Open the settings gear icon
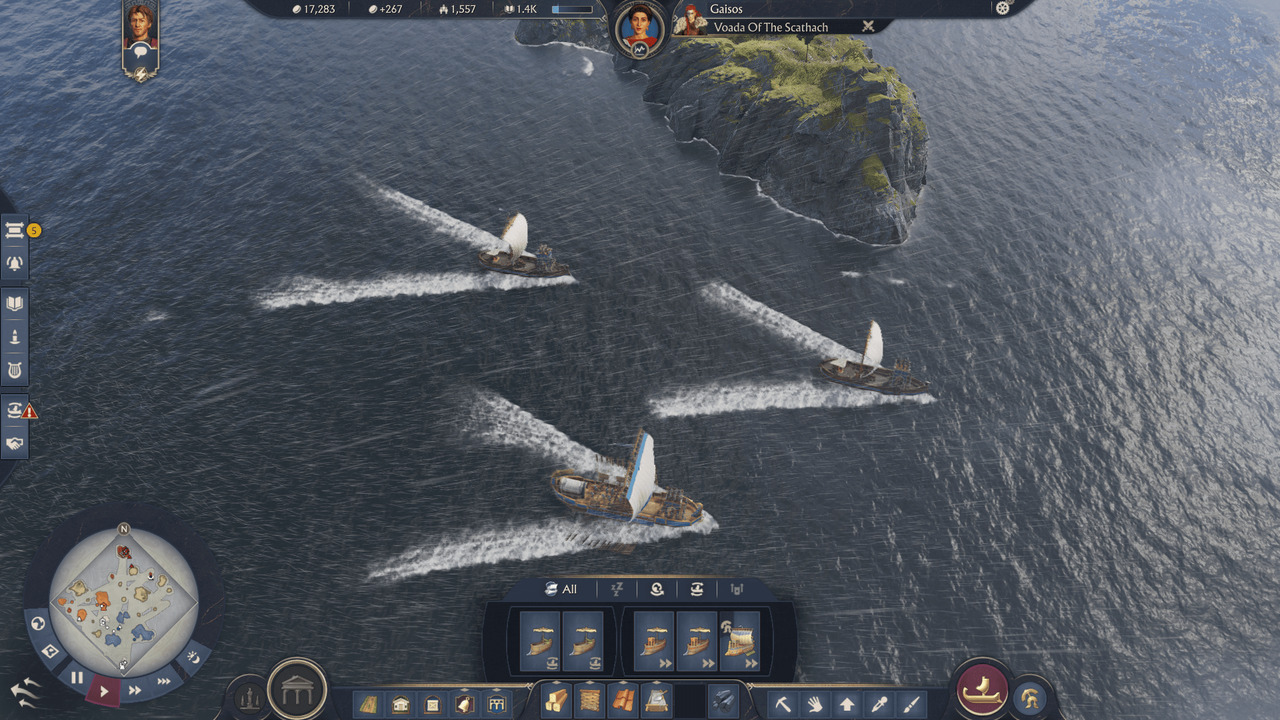Screen dimensions: 1280x720 (x=1003, y=8)
